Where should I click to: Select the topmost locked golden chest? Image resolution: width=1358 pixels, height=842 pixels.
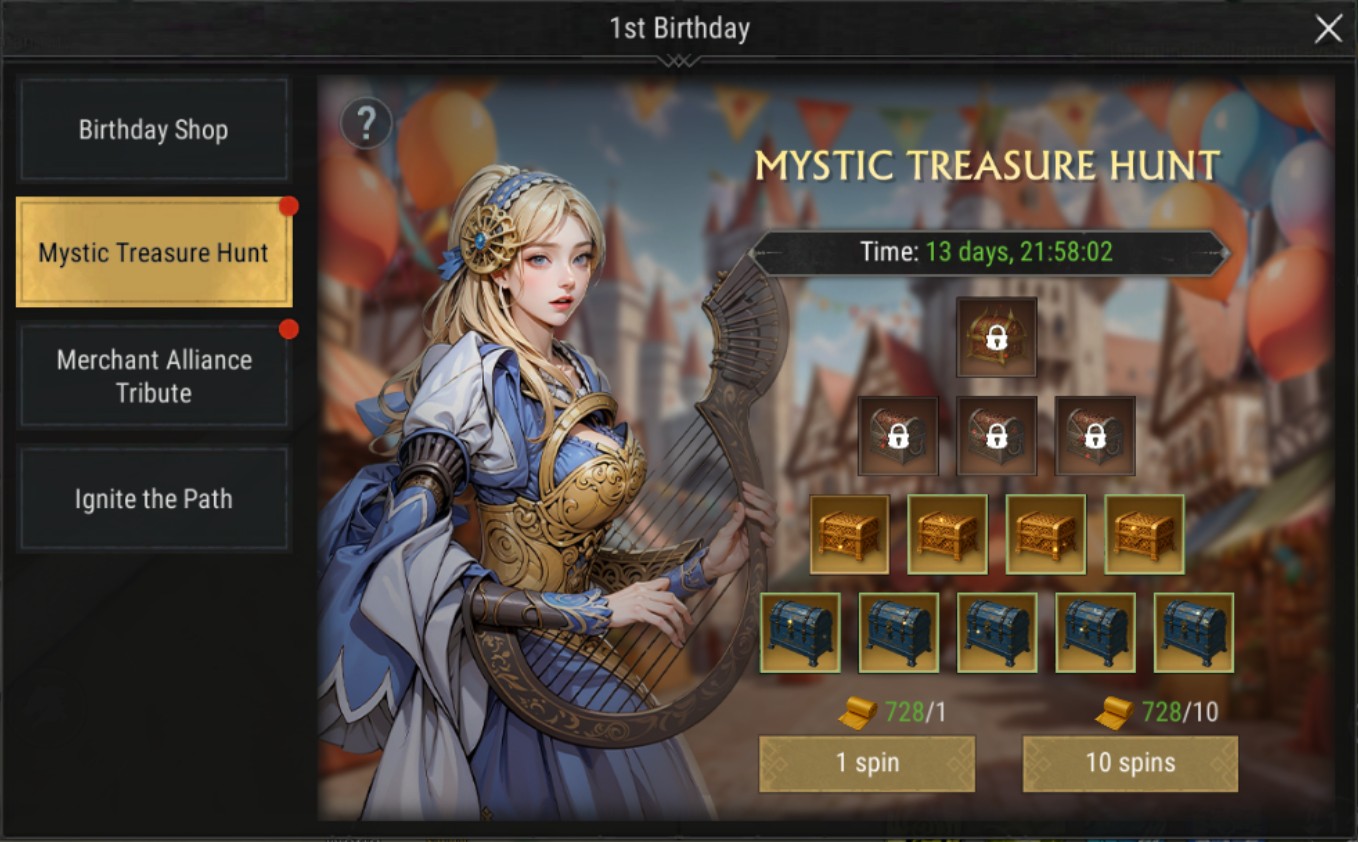pyautogui.click(x=996, y=337)
